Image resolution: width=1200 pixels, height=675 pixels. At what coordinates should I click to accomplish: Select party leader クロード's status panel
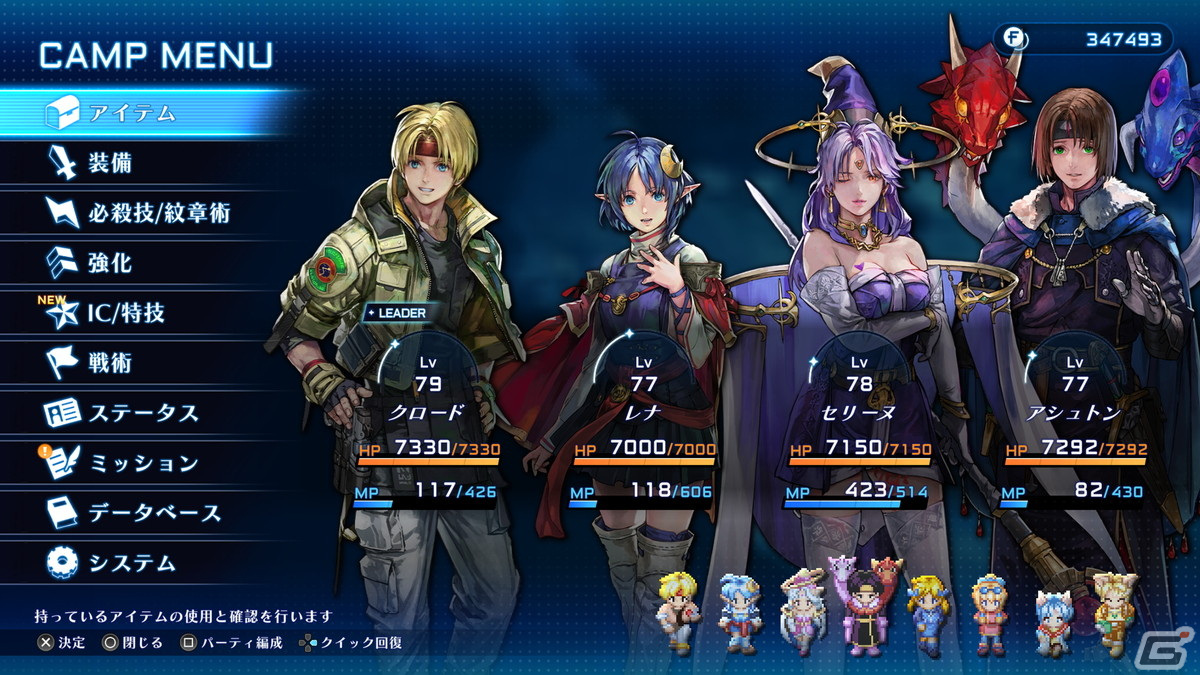428,420
